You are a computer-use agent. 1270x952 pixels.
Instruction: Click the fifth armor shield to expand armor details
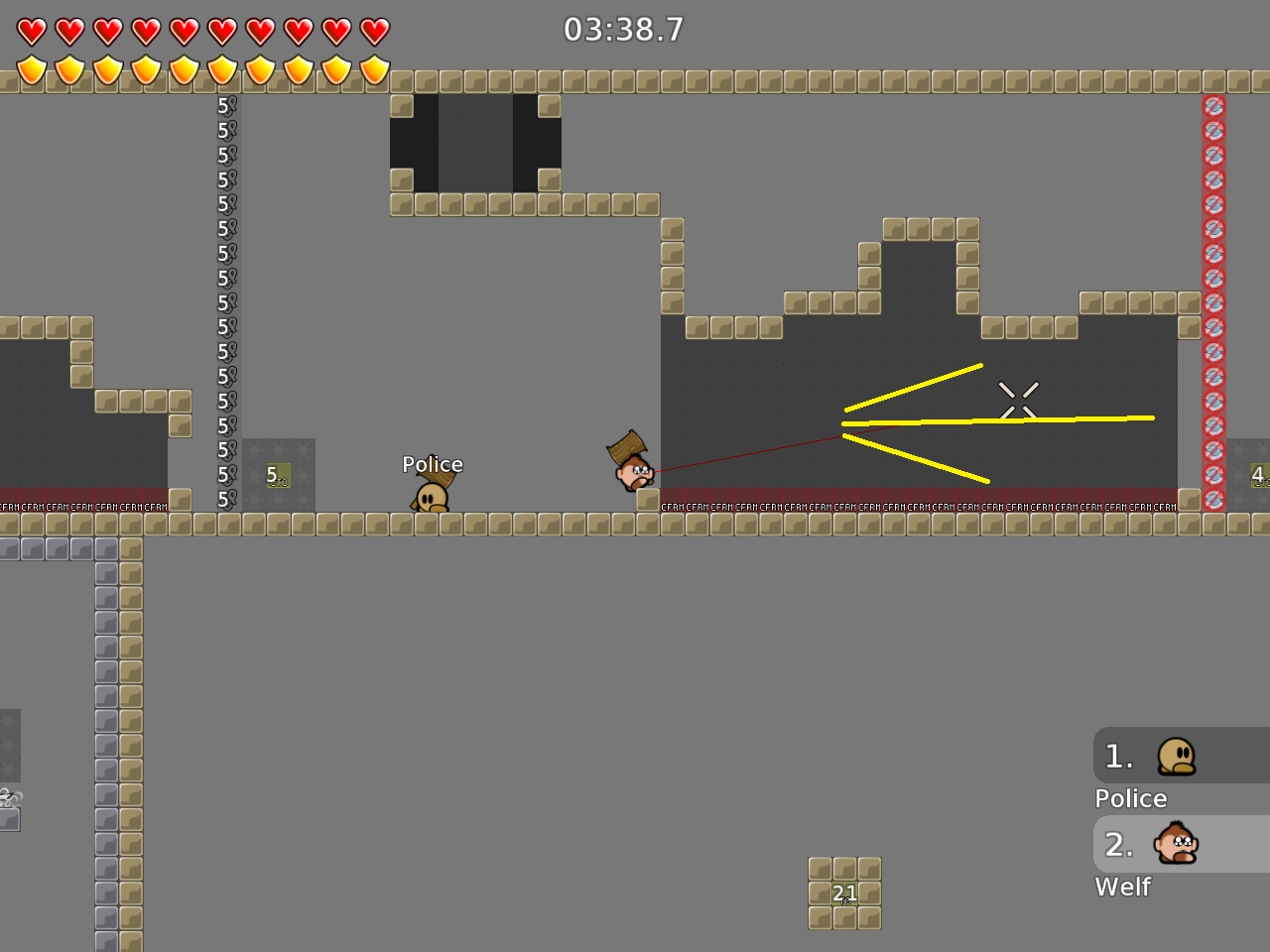pyautogui.click(x=184, y=71)
